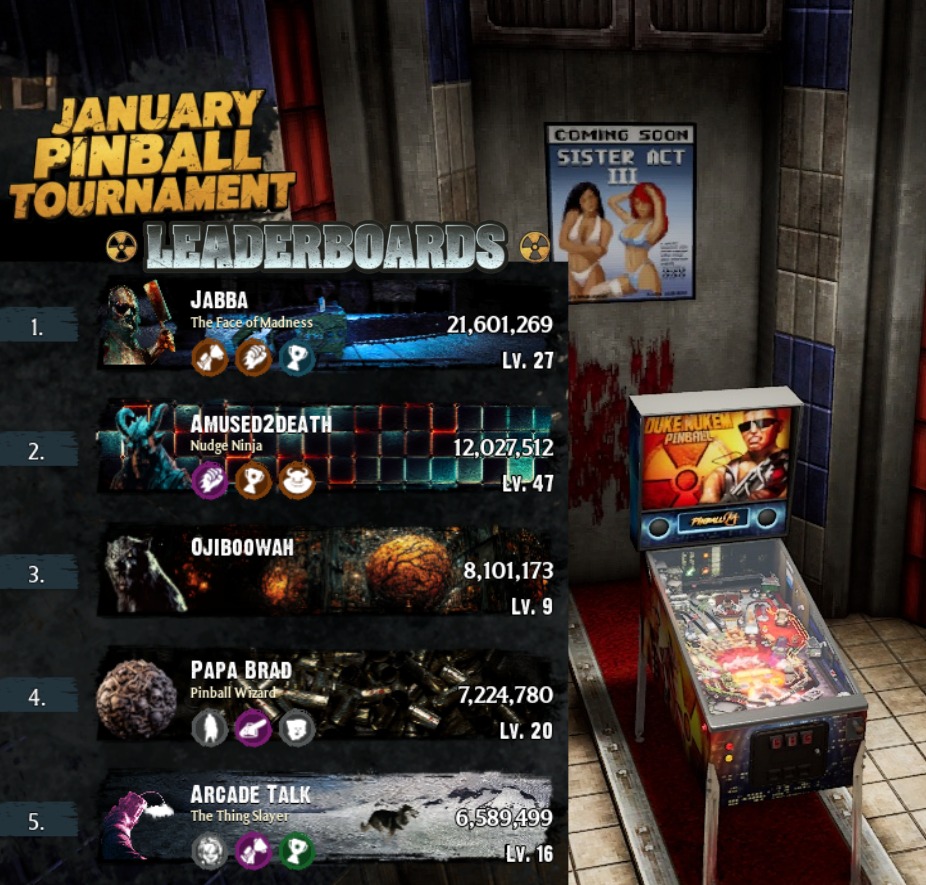Select Jabba's leaderboard entry
Image resolution: width=926 pixels, height=885 pixels.
(400, 325)
